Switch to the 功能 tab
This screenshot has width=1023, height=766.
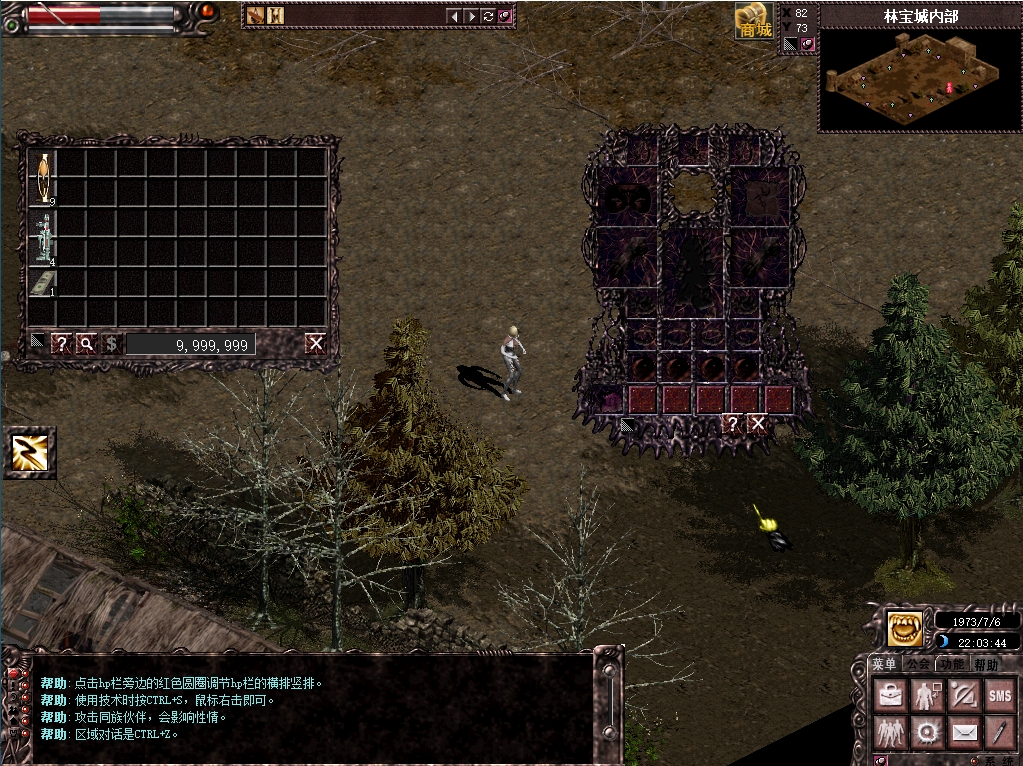951,664
